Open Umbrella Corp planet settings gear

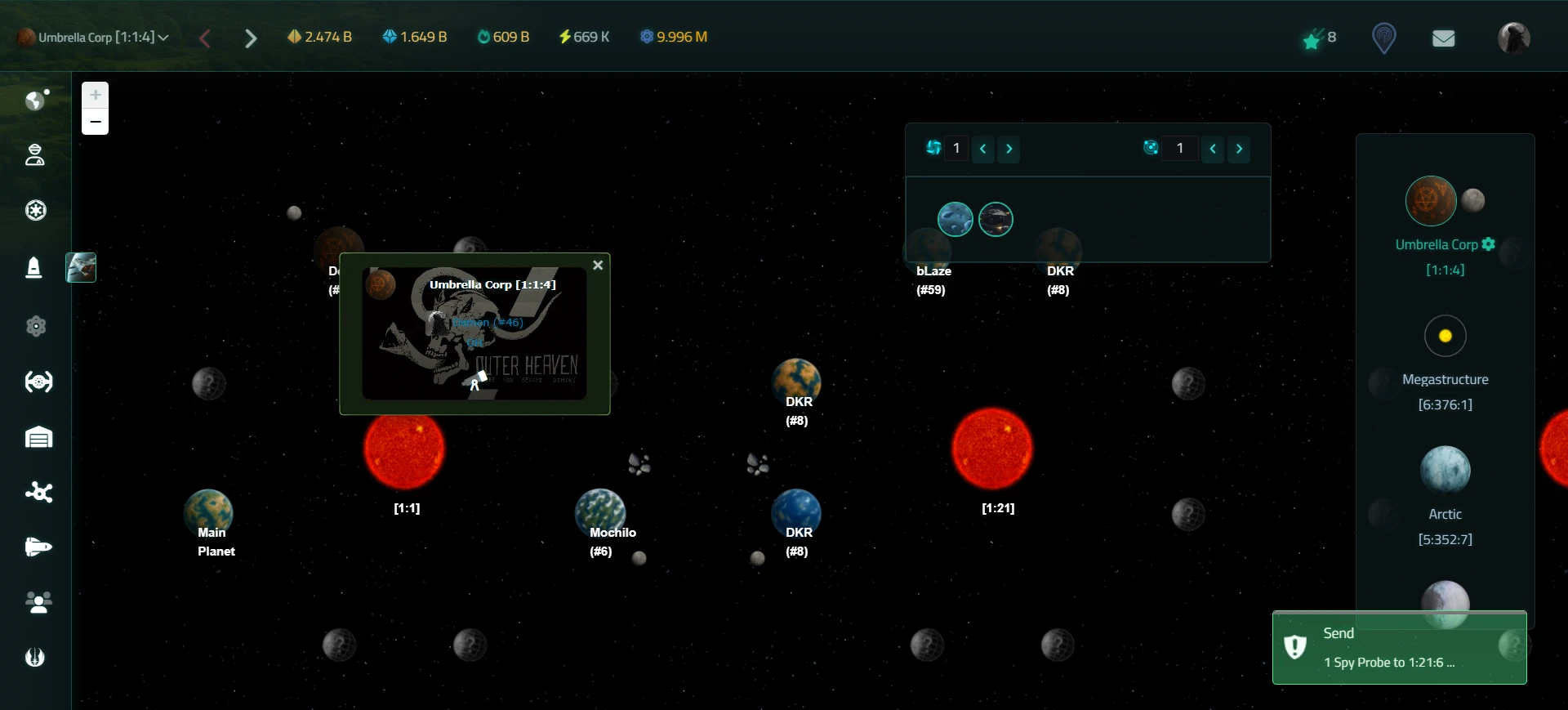pyautogui.click(x=1489, y=244)
